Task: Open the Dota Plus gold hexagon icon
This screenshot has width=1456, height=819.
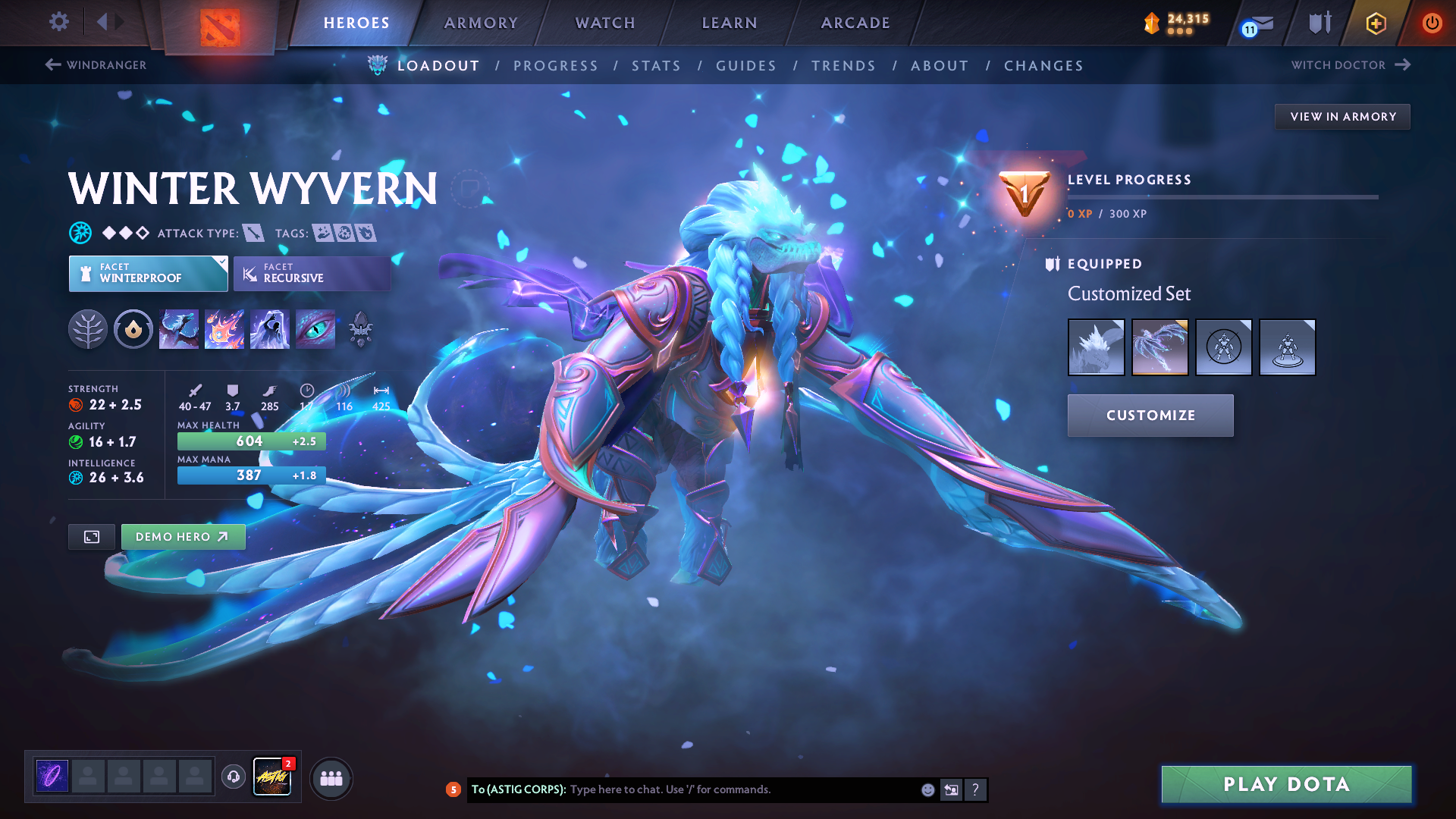Action: pos(1375,23)
